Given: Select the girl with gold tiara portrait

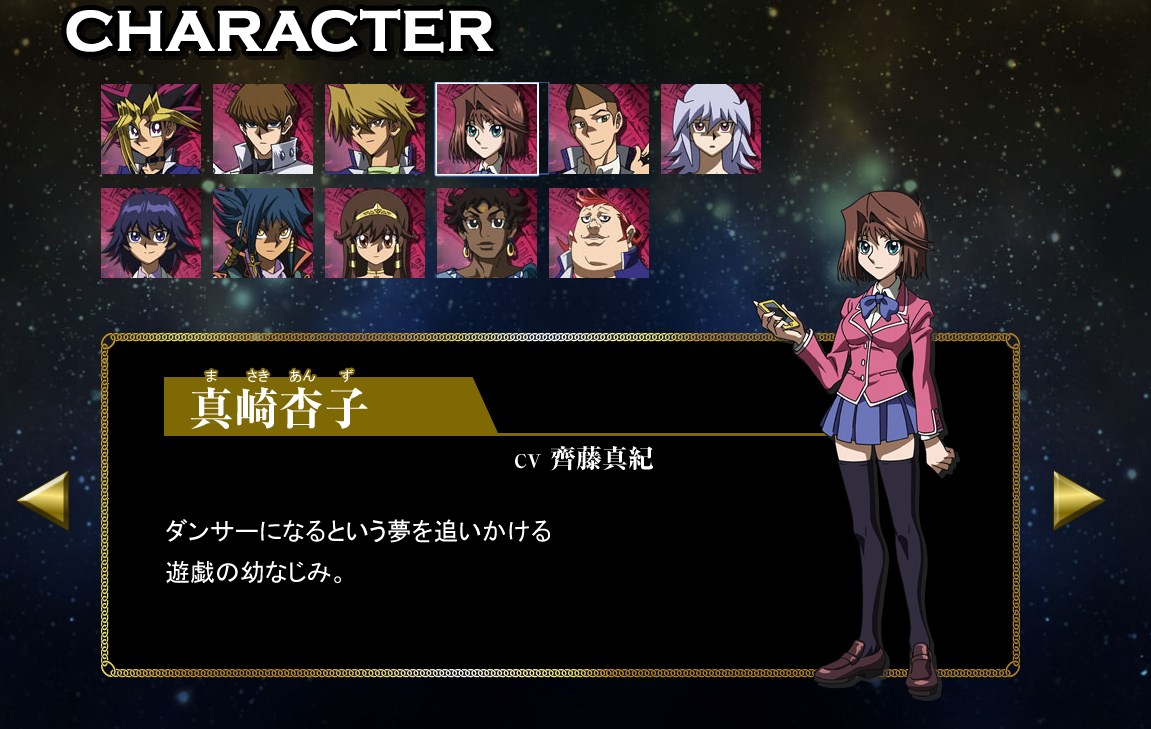Looking at the screenshot, I should [375, 233].
